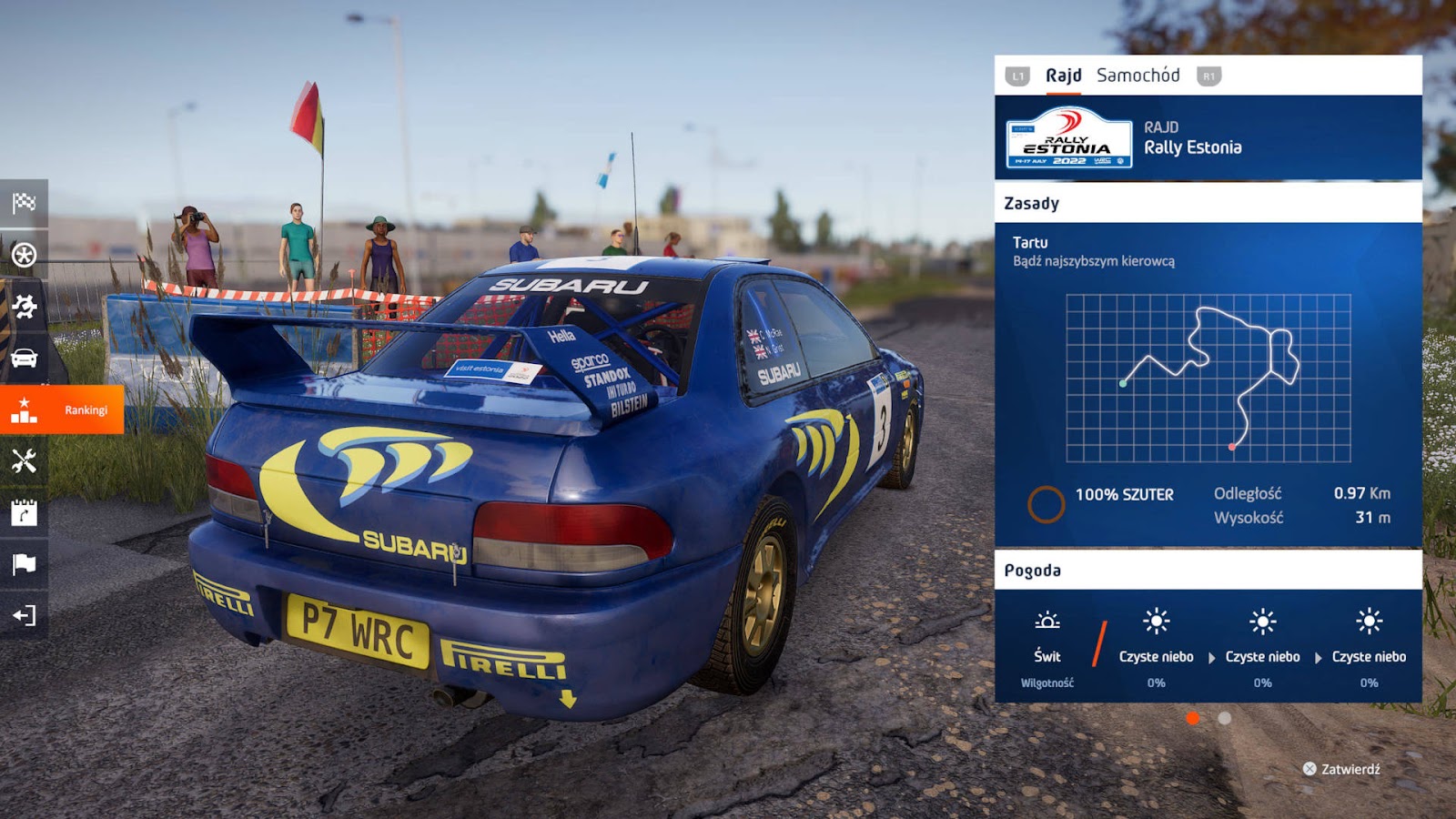Click the Tartu stage route map
1456x819 pixels.
click(x=1208, y=378)
